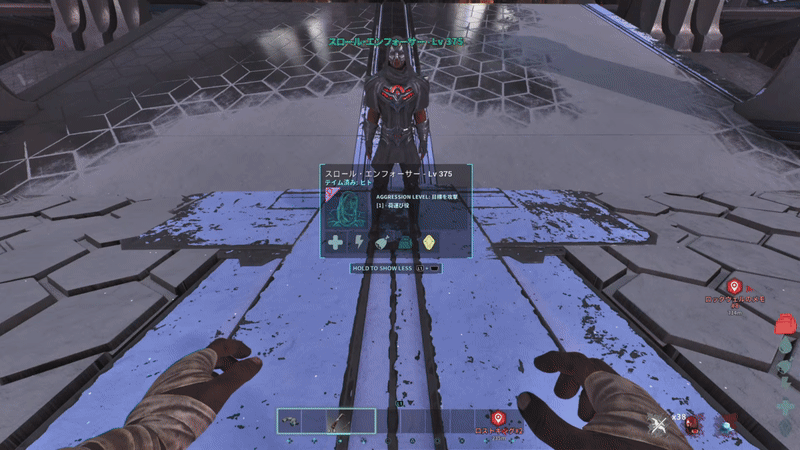Select the lightning bolt stamina icon
Viewport: 800px width, 450px height.
[x=359, y=242]
